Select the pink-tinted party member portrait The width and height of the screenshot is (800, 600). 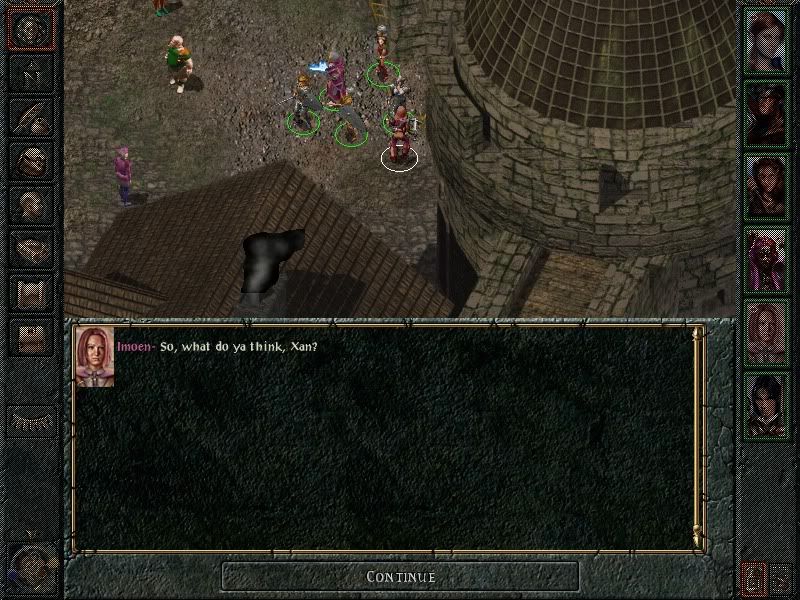pos(765,258)
